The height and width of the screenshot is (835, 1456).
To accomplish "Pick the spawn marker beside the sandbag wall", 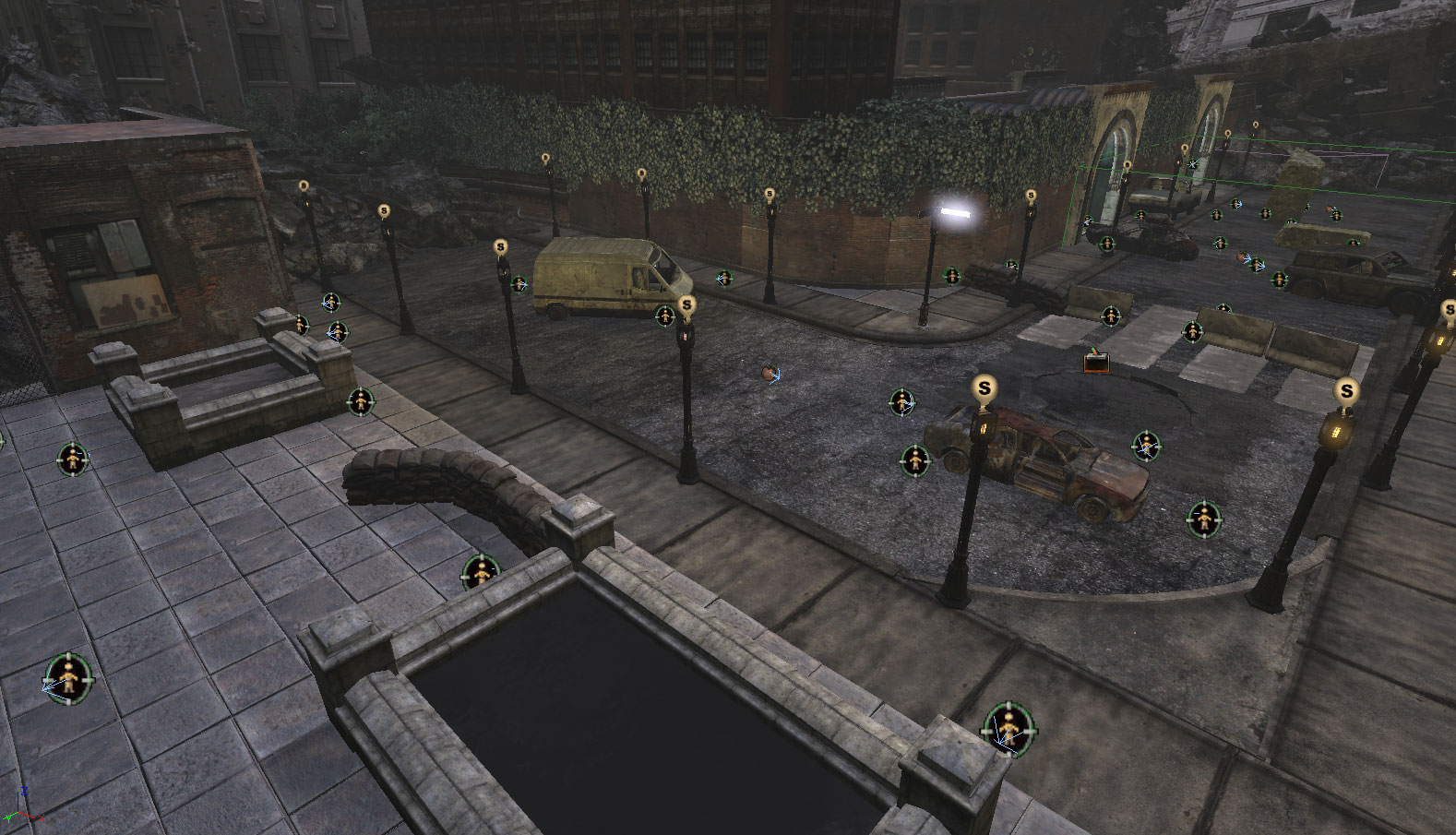I will 480,573.
